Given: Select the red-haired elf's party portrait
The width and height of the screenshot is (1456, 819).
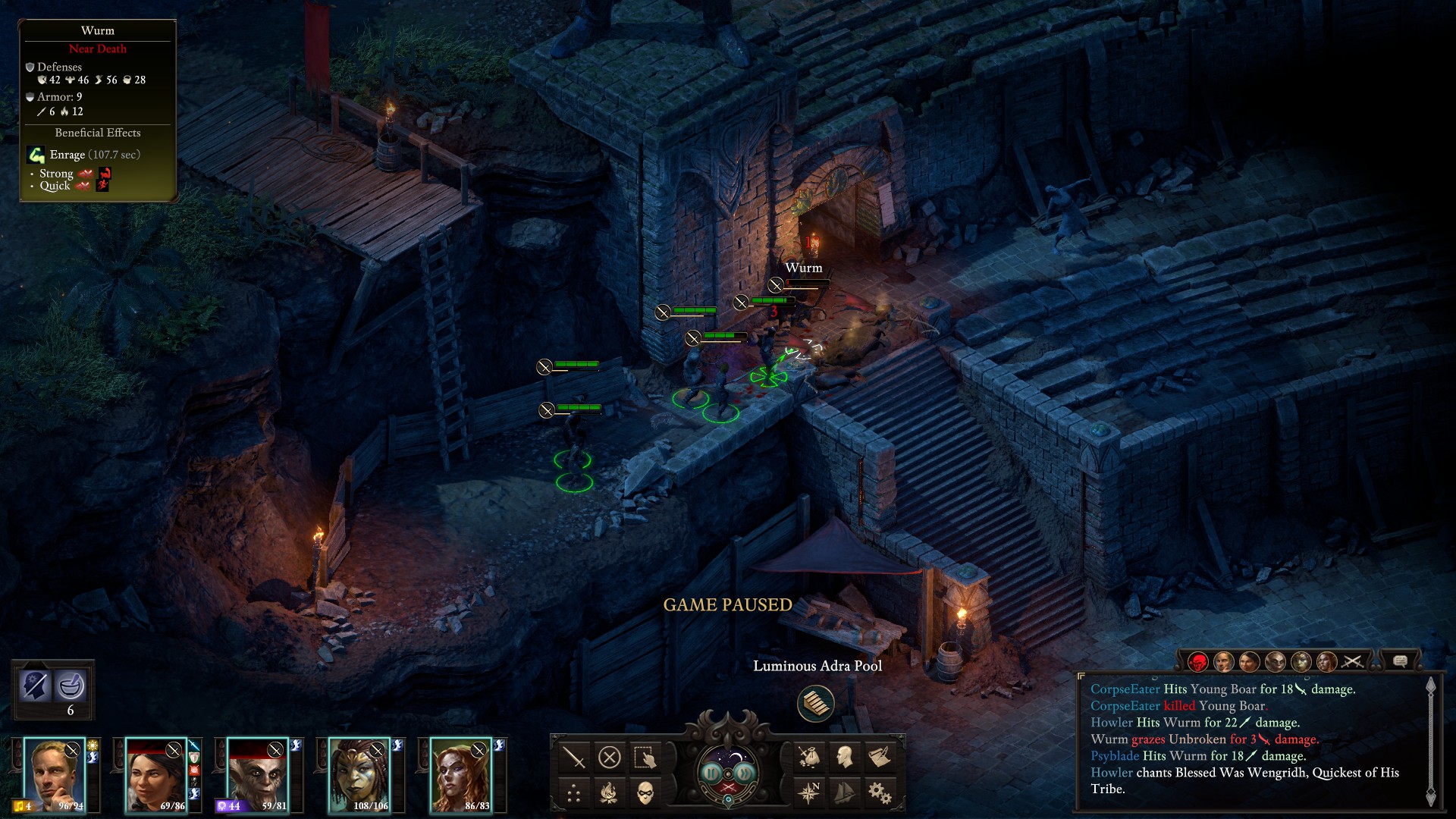Looking at the screenshot, I should [x=460, y=775].
